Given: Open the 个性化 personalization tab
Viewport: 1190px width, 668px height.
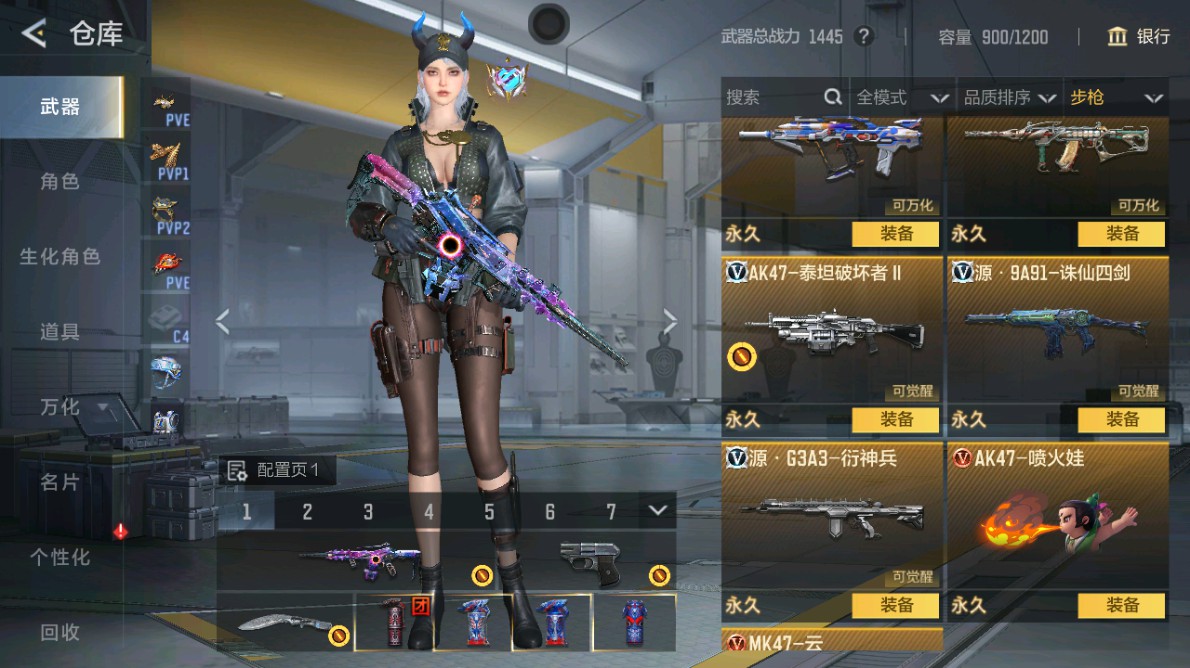Looking at the screenshot, I should point(60,557).
